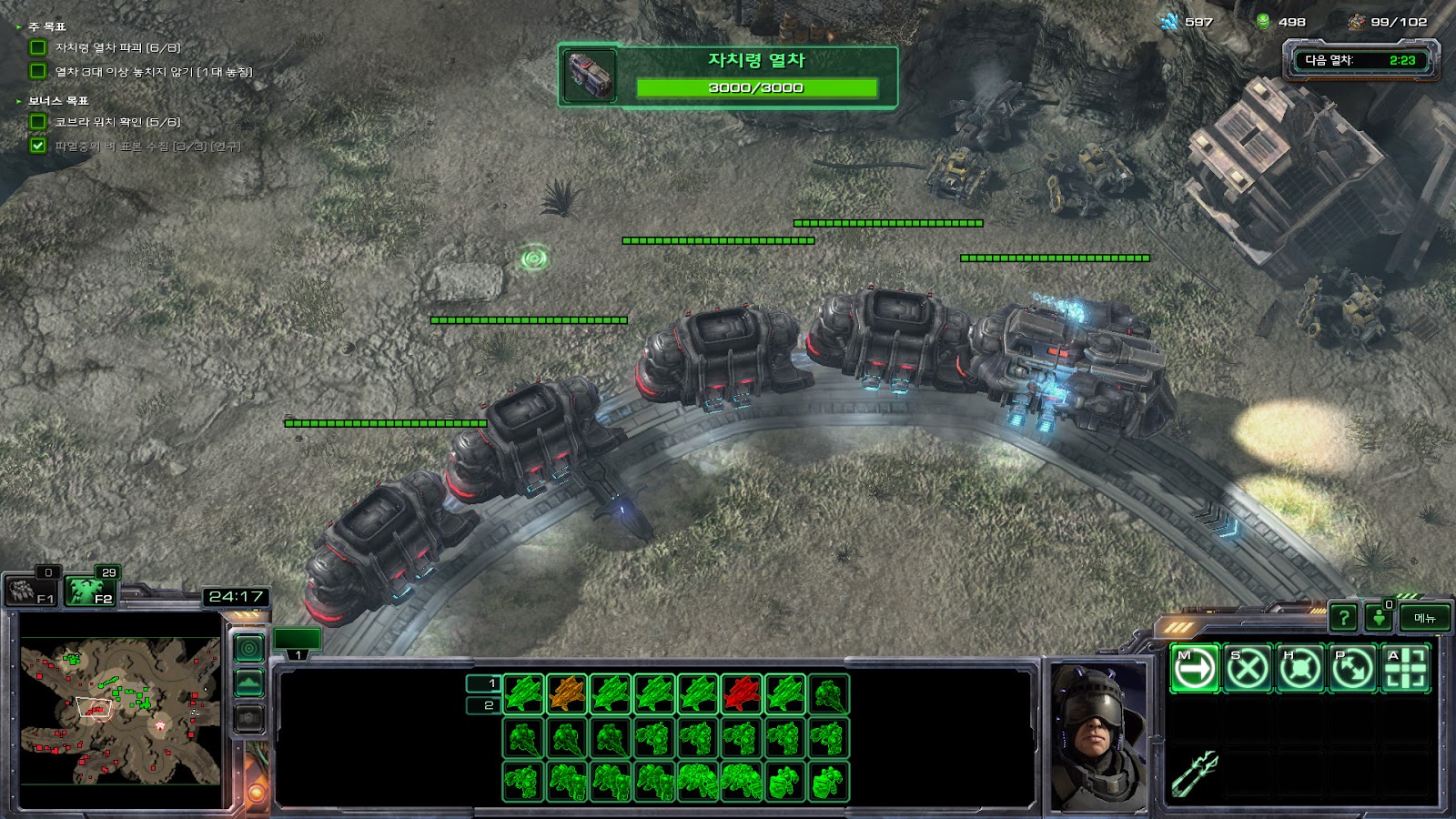This screenshot has width=1456, height=819.
Task: Open the social friends button
Action: coord(1379,618)
